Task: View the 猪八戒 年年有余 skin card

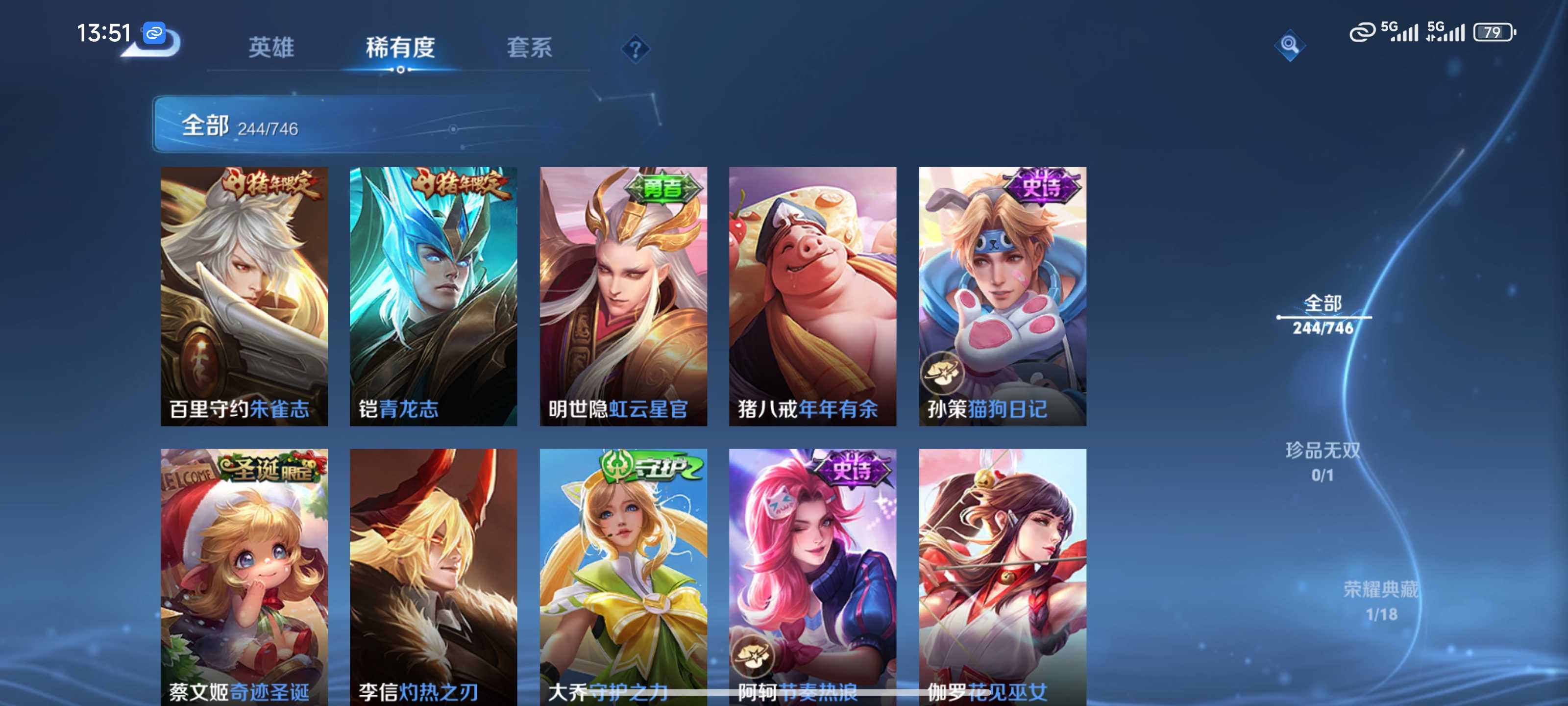Action: tap(812, 296)
